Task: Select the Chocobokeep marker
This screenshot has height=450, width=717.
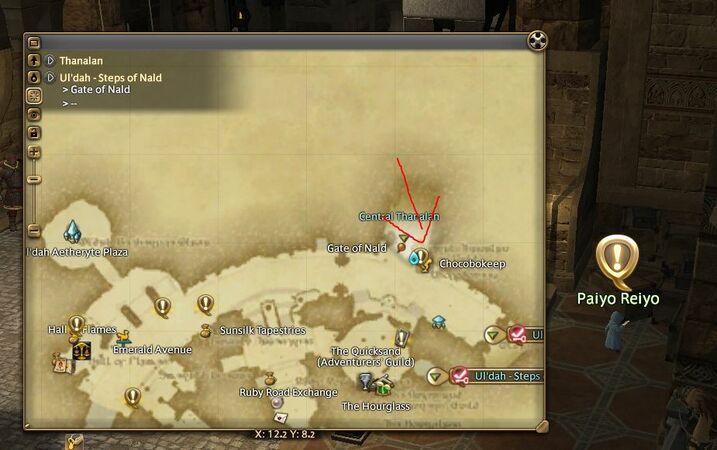Action: coord(422,264)
